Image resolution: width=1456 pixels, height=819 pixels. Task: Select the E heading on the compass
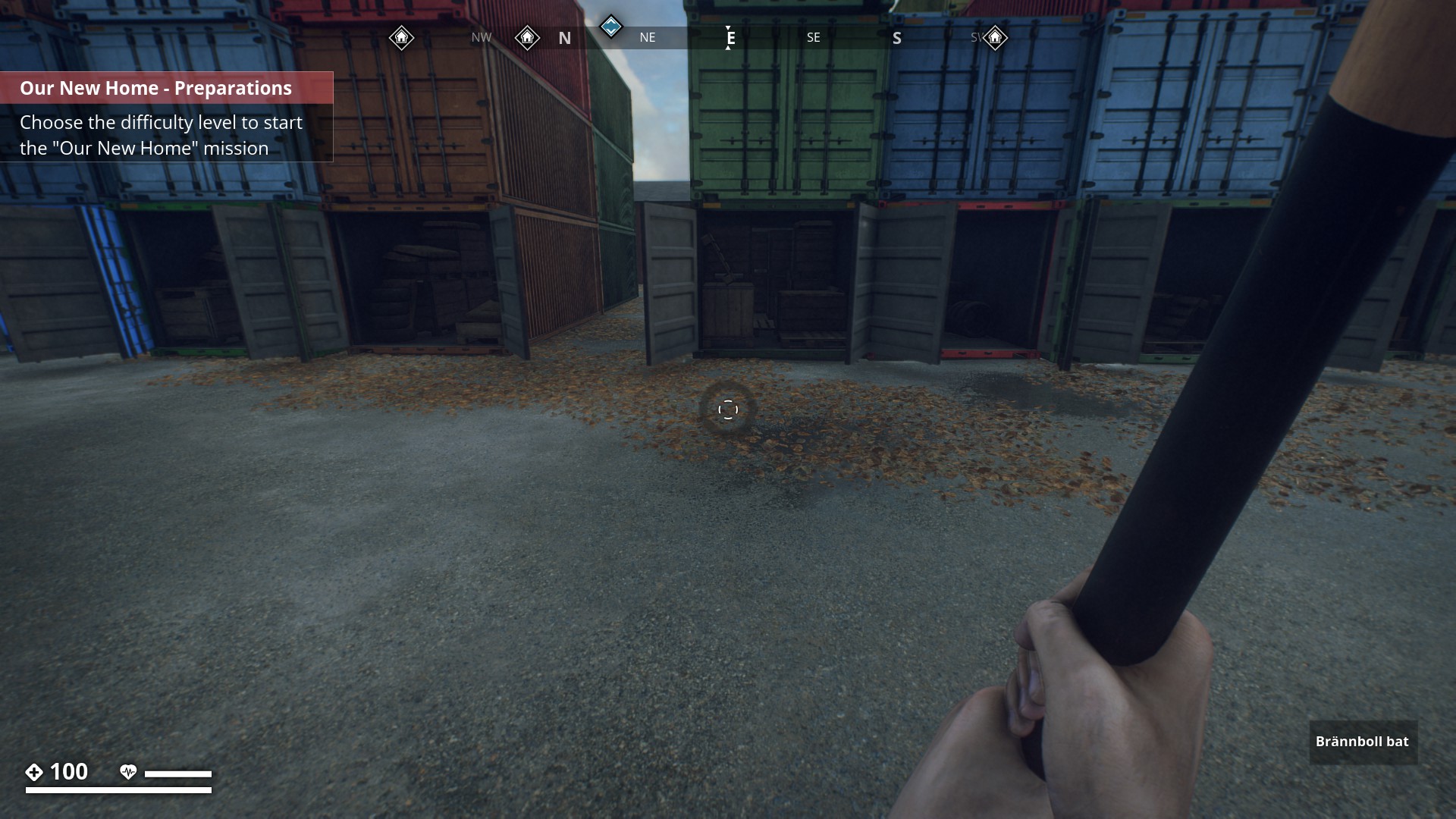[729, 37]
